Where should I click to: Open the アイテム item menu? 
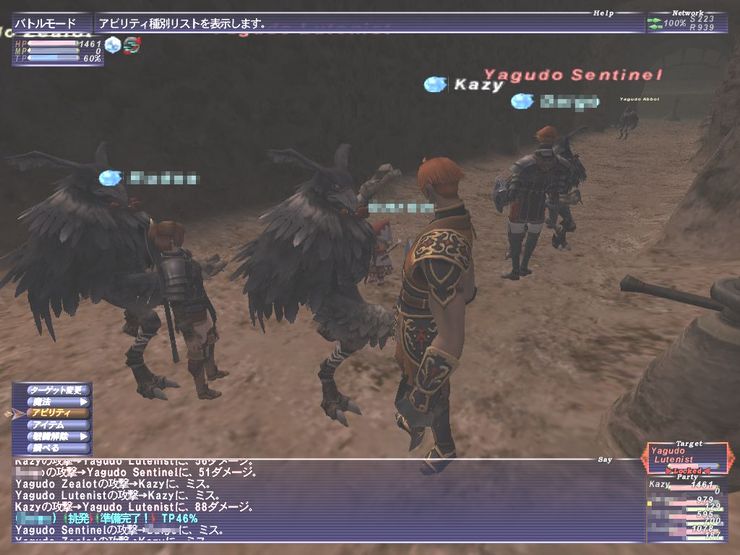click(x=54, y=425)
